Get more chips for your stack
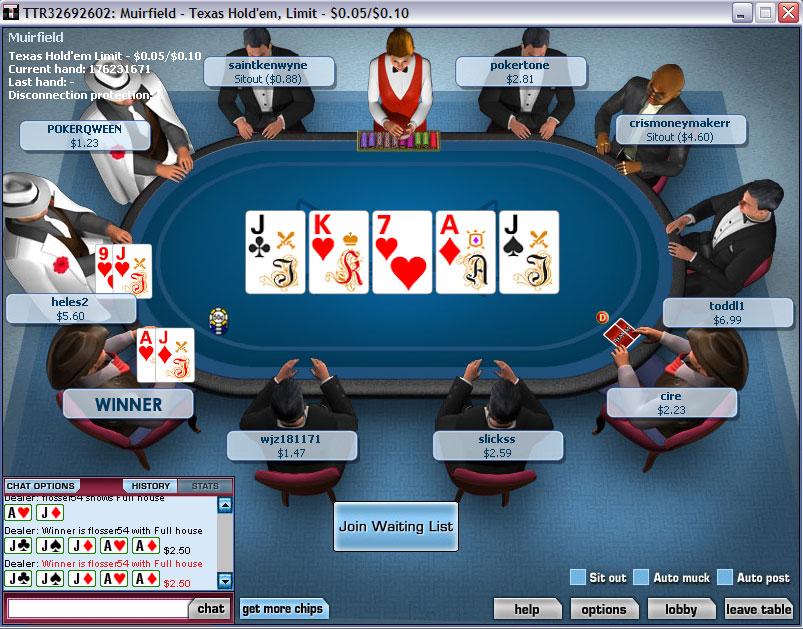The width and height of the screenshot is (803, 629). (283, 609)
